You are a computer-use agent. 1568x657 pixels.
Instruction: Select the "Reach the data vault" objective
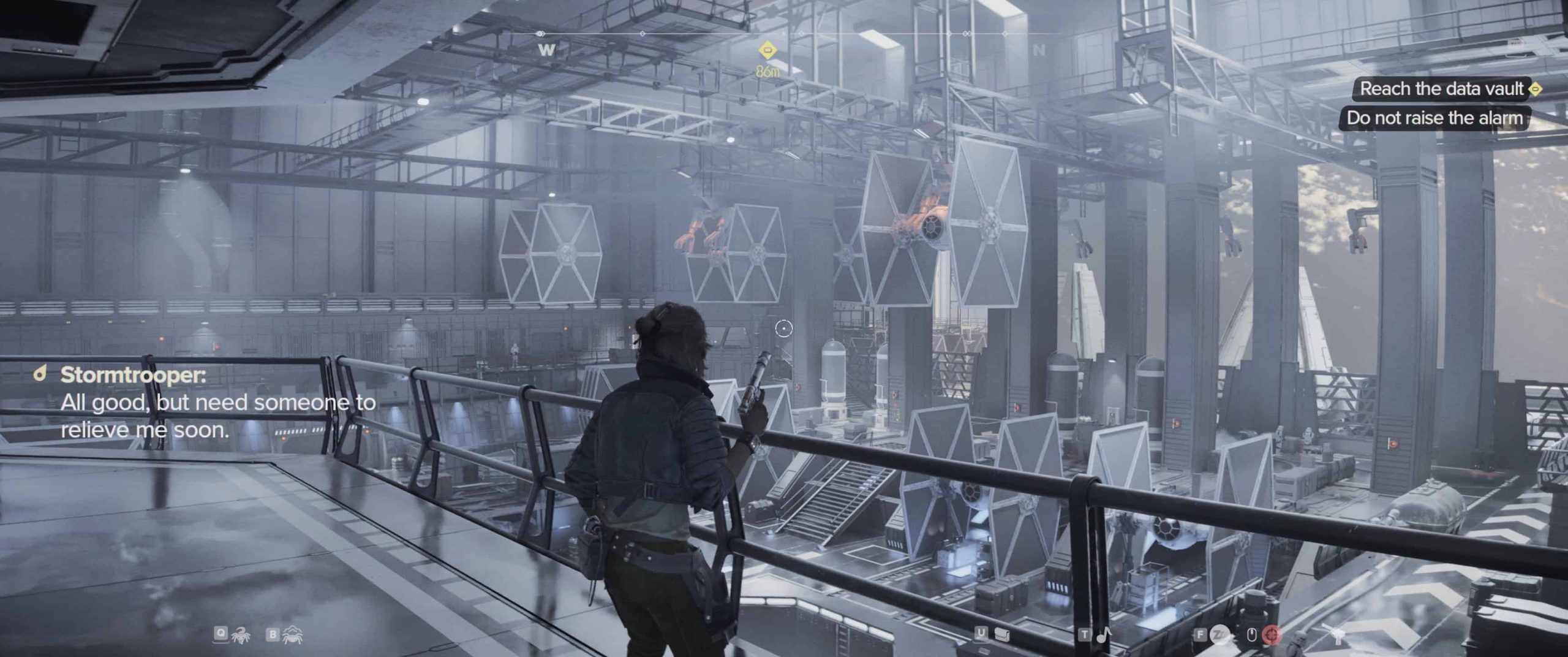click(1441, 89)
